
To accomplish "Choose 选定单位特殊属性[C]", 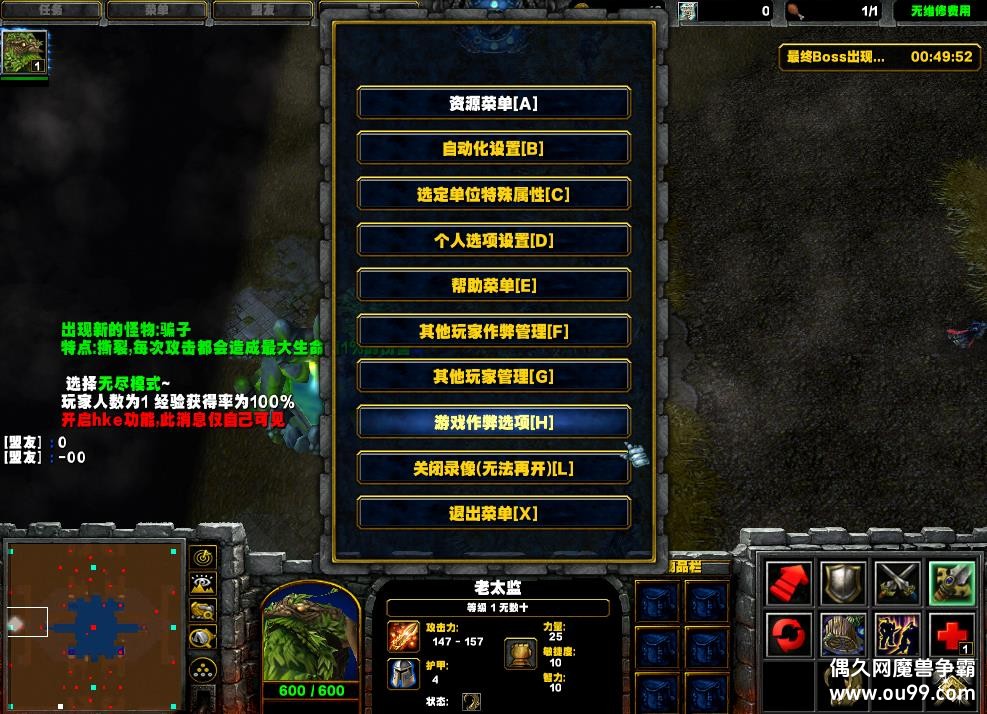I will click(x=493, y=195).
